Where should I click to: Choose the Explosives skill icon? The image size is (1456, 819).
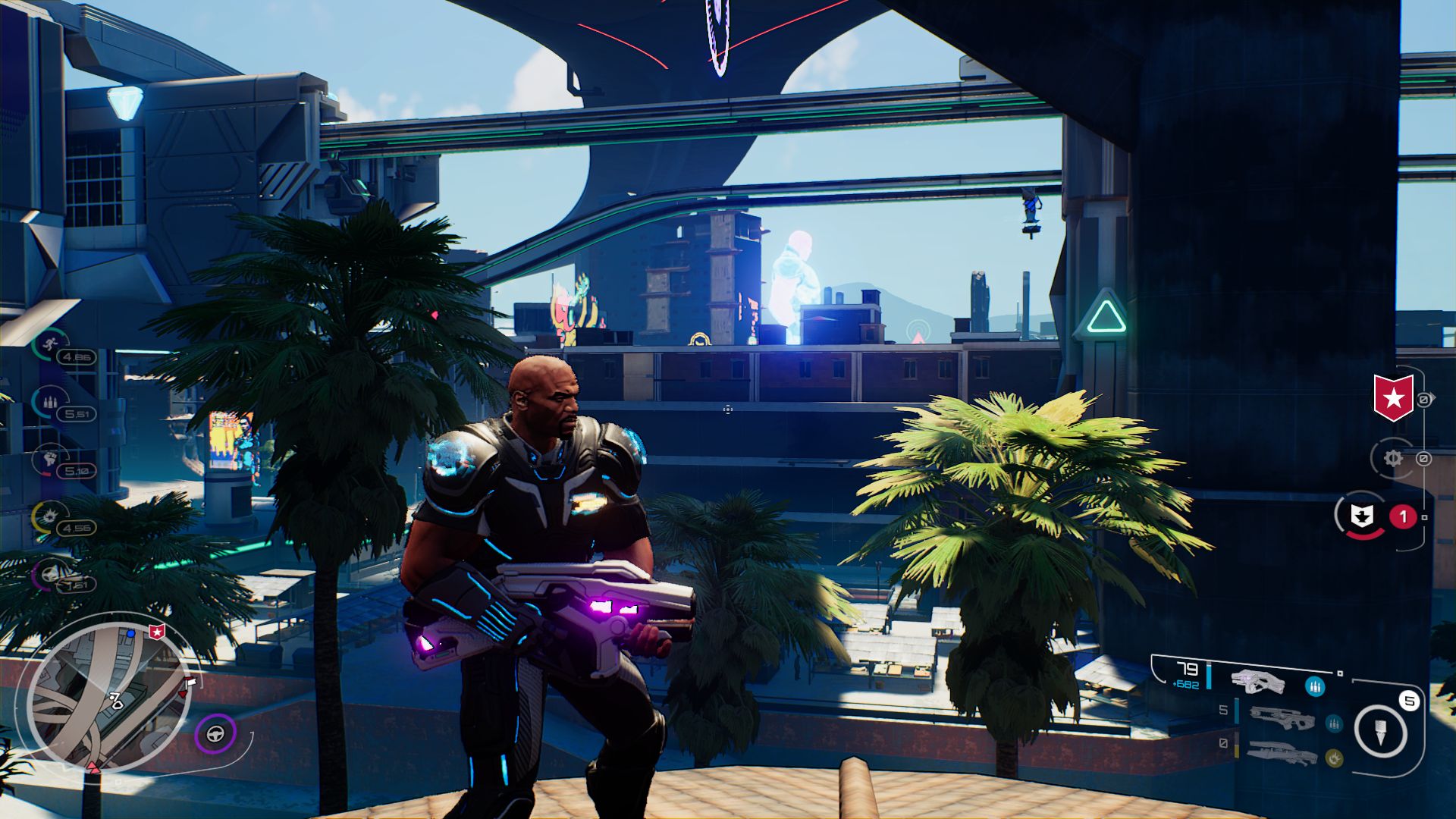(50, 516)
